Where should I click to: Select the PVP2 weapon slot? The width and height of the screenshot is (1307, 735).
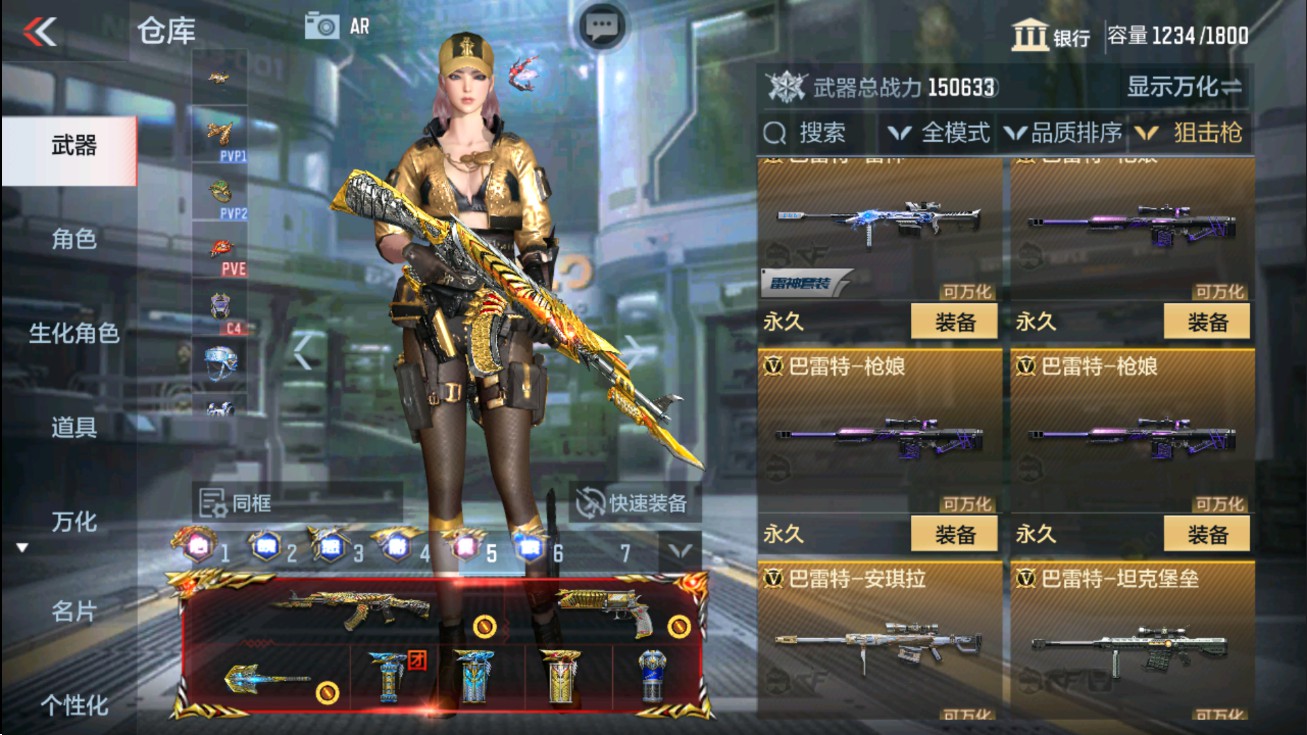click(x=221, y=192)
